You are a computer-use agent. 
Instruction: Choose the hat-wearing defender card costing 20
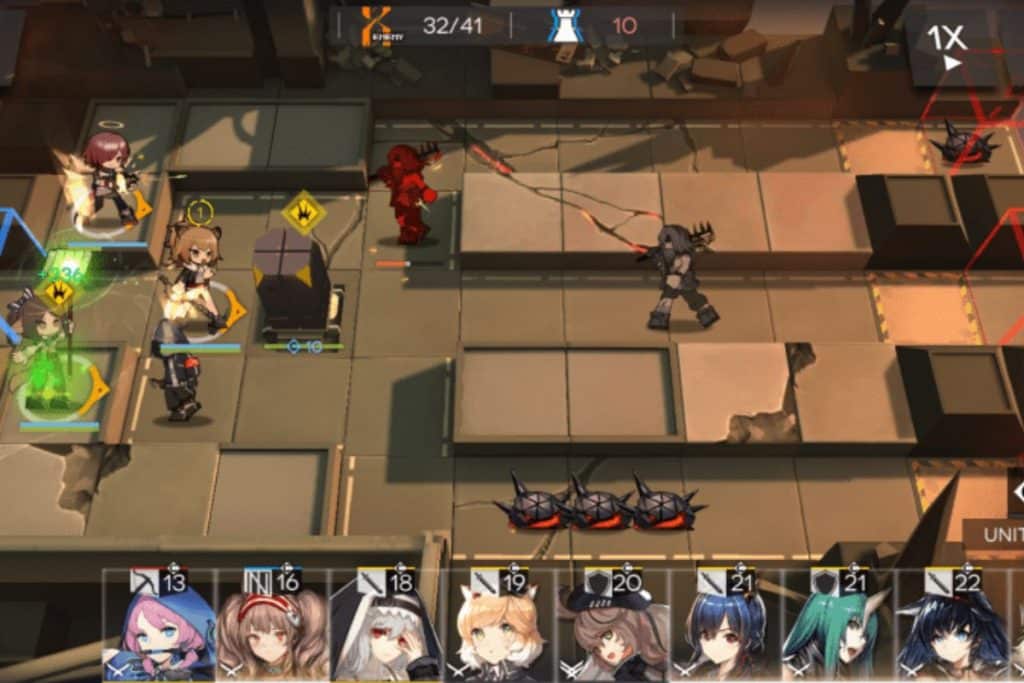pyautogui.click(x=612, y=627)
